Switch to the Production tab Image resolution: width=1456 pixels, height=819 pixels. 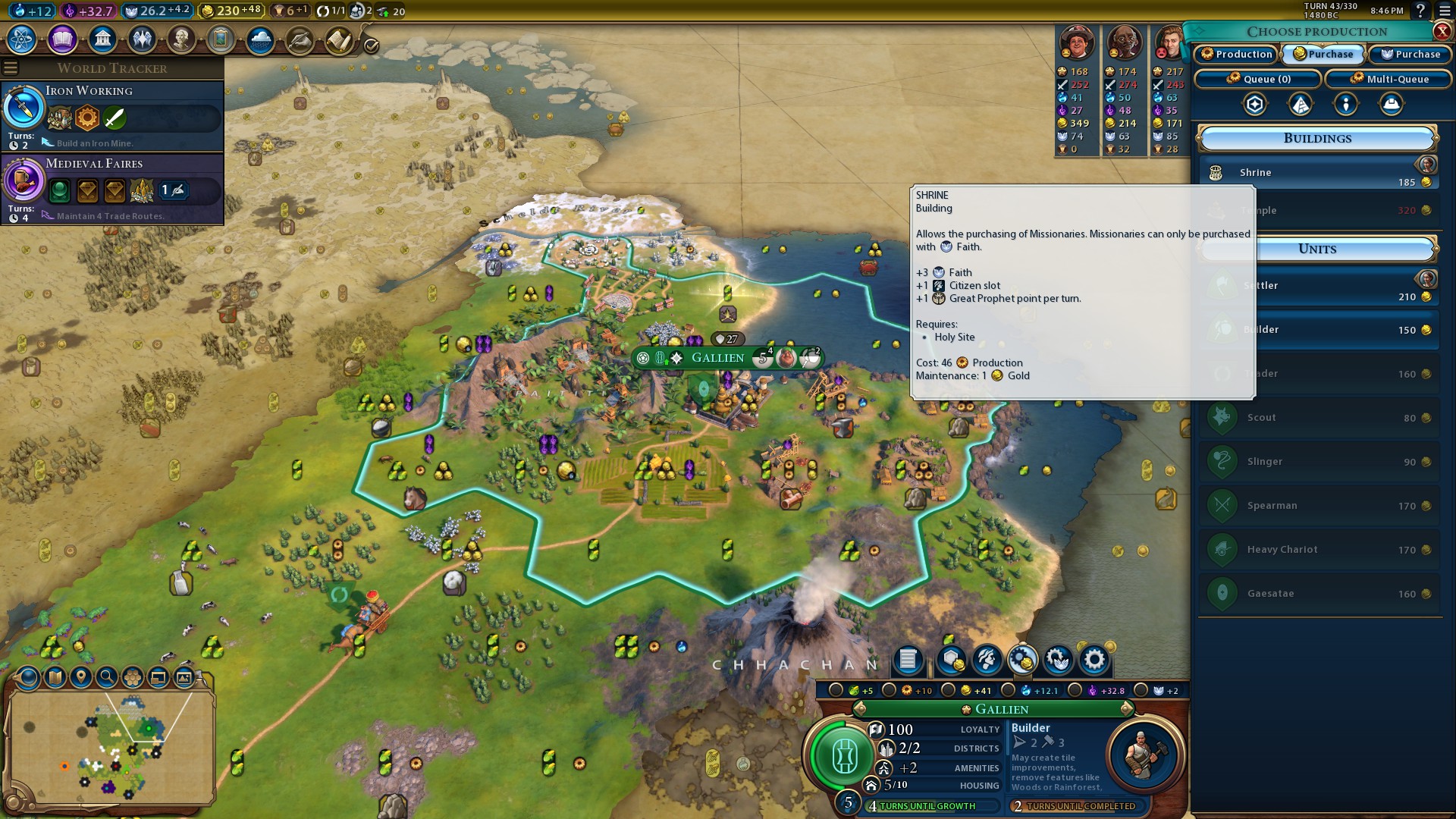point(1236,54)
